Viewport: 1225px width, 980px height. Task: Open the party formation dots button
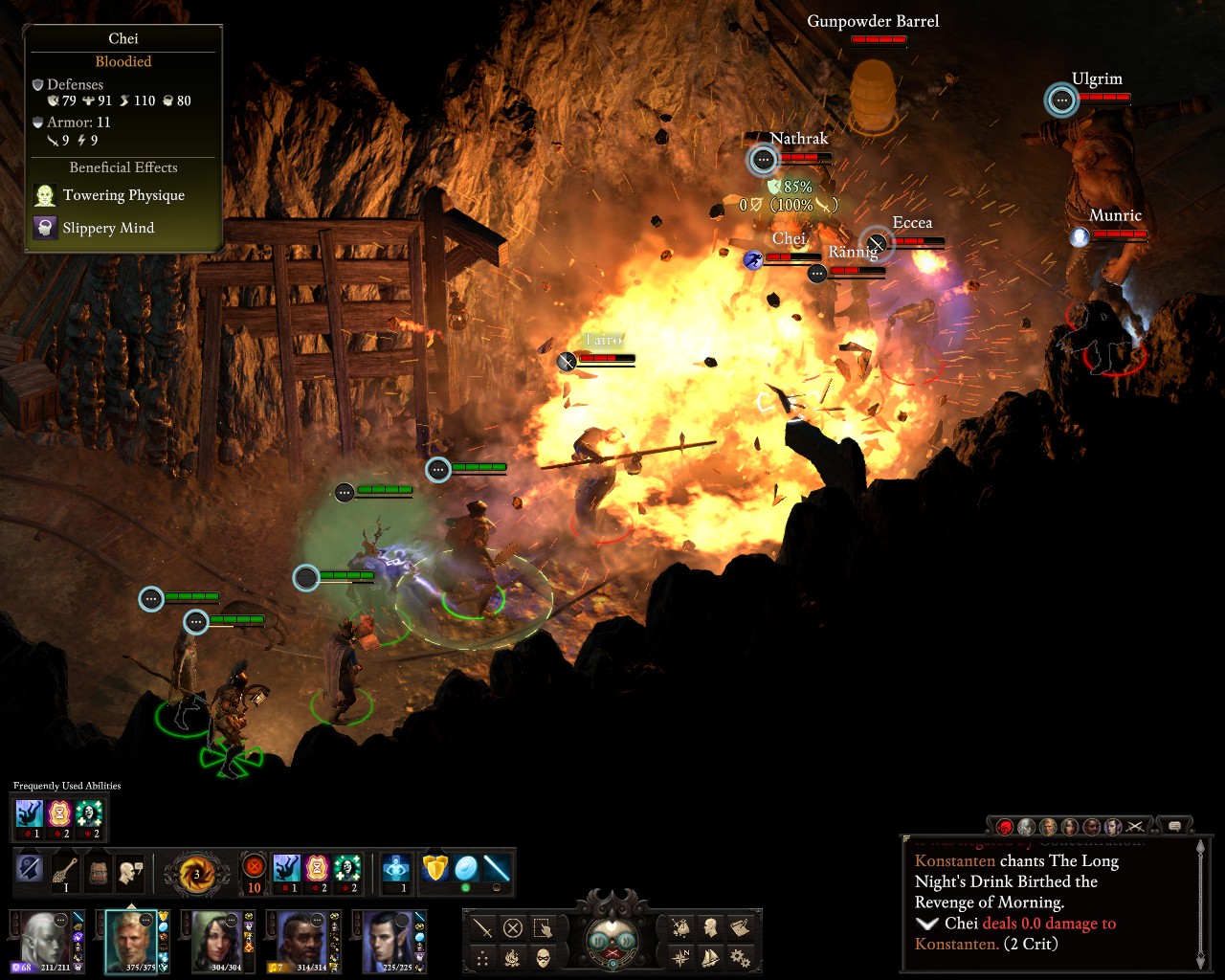click(482, 956)
